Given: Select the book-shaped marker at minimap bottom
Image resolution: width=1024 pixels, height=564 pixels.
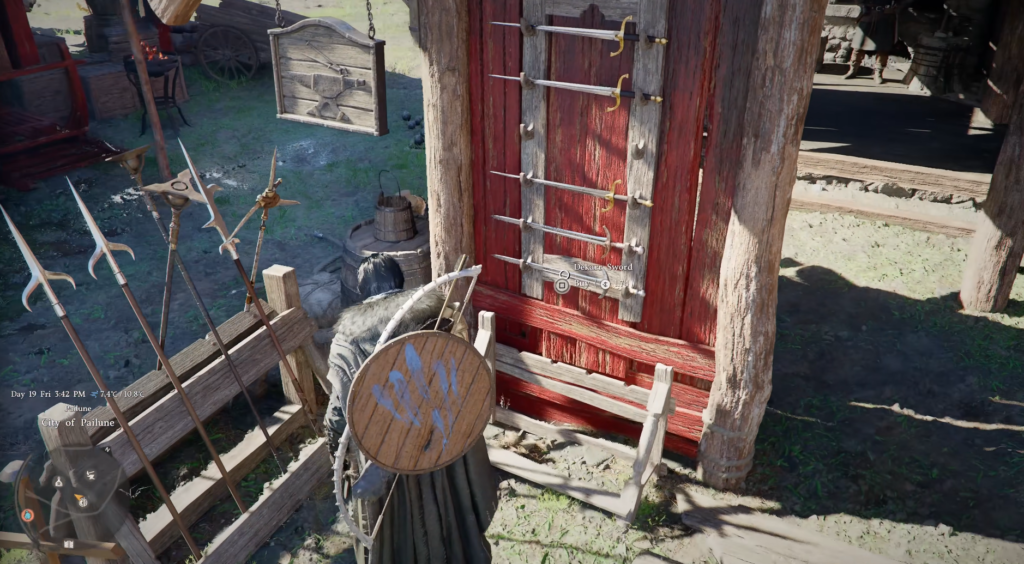Looking at the screenshot, I should coord(70,543).
